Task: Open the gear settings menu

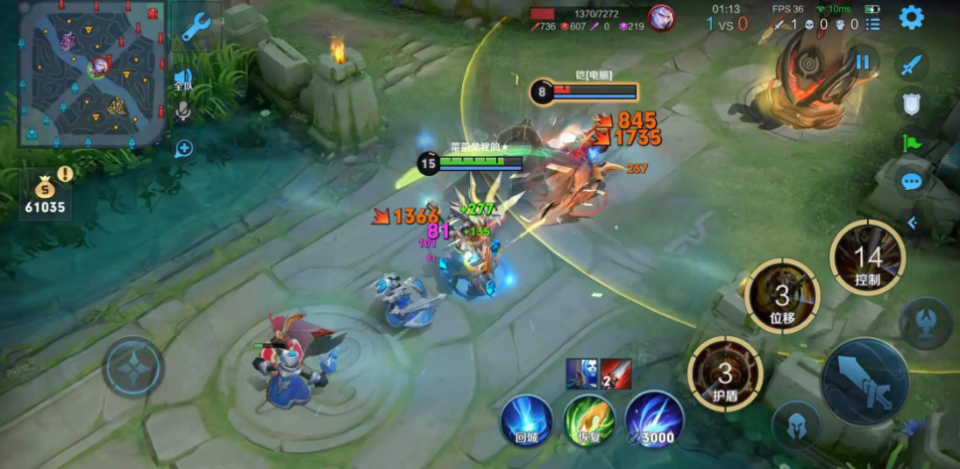Action: pyautogui.click(x=911, y=17)
